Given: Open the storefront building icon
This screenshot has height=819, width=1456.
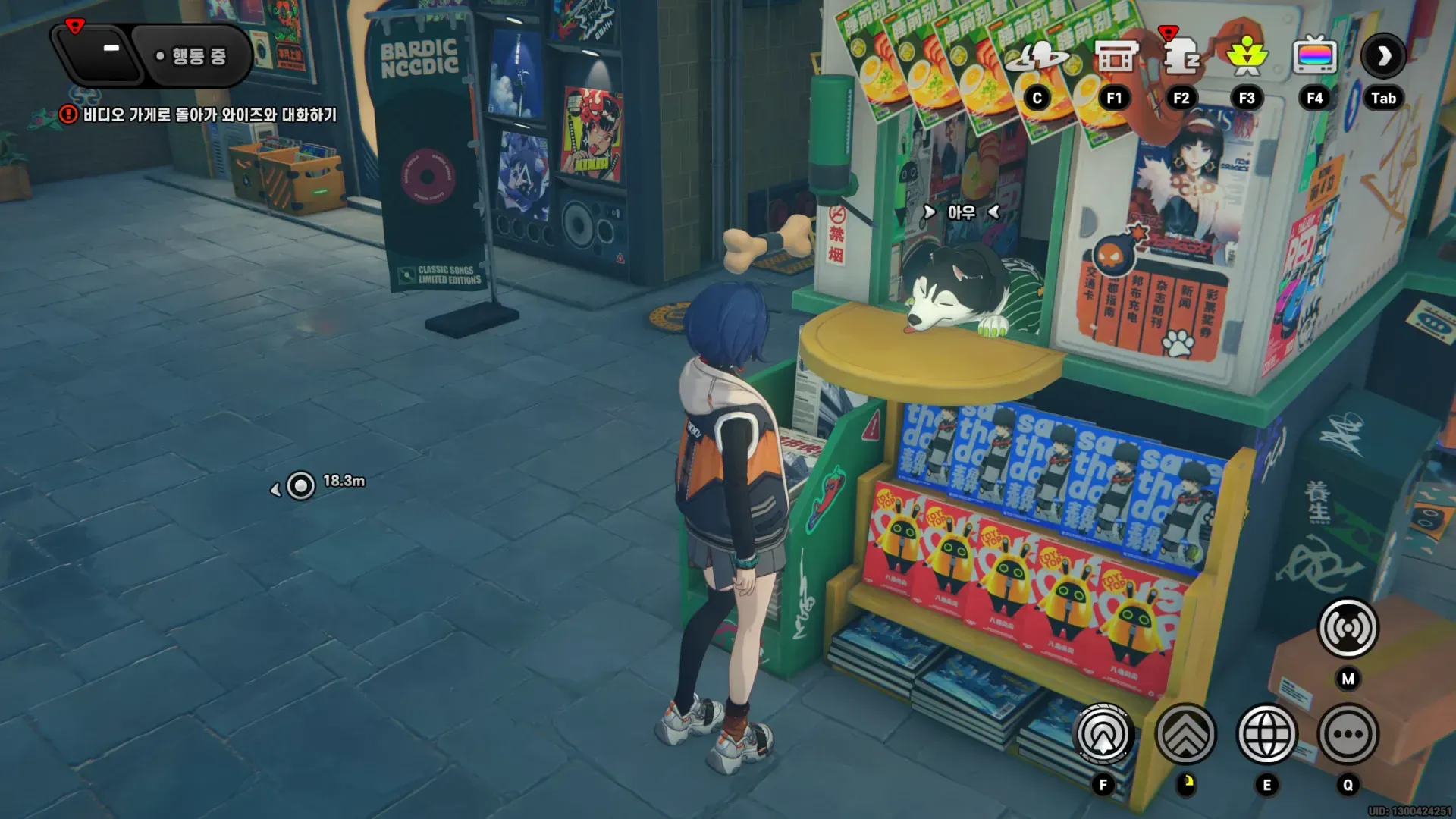Looking at the screenshot, I should click(x=1115, y=58).
